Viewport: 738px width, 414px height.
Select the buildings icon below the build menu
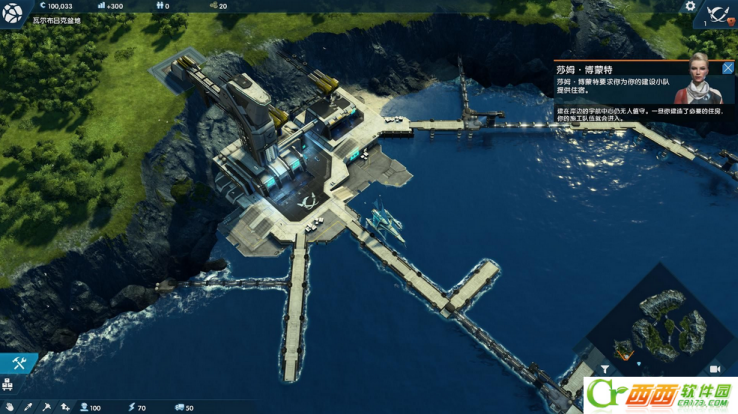[x=8, y=384]
